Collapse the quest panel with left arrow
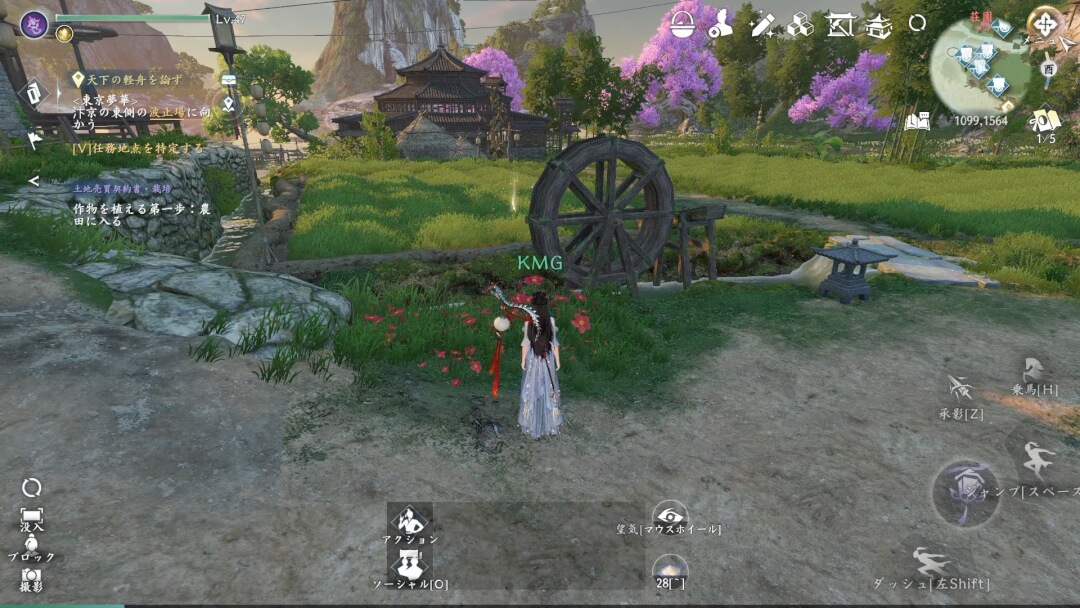 click(x=33, y=181)
